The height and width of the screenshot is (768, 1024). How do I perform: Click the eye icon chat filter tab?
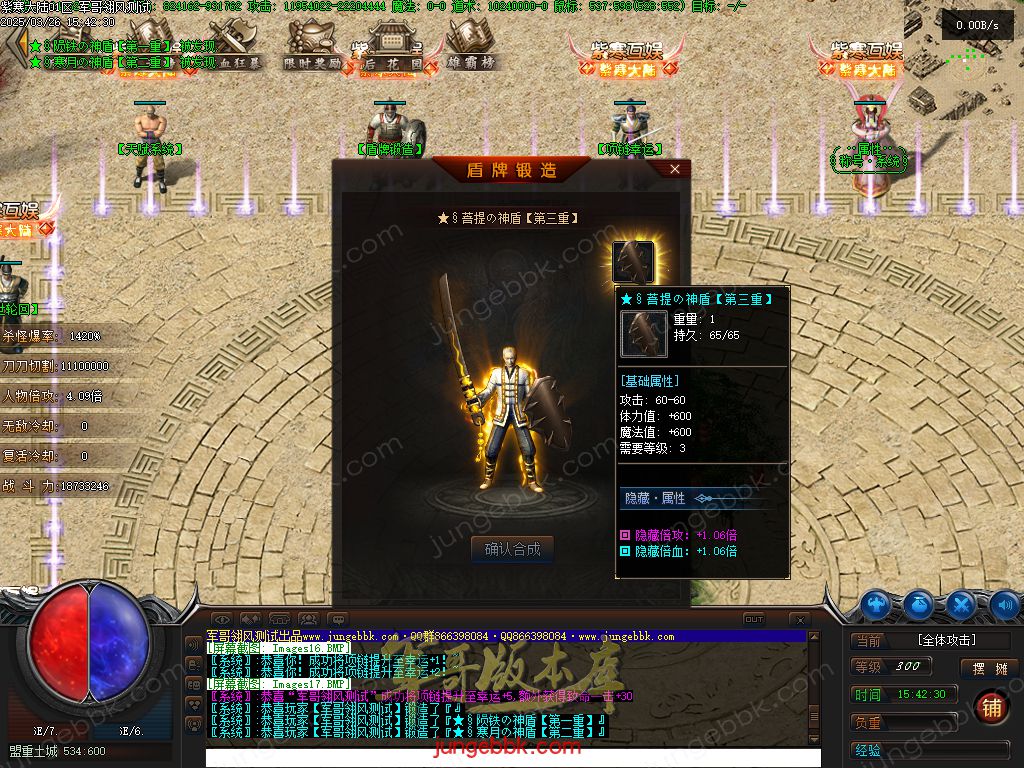(222, 620)
